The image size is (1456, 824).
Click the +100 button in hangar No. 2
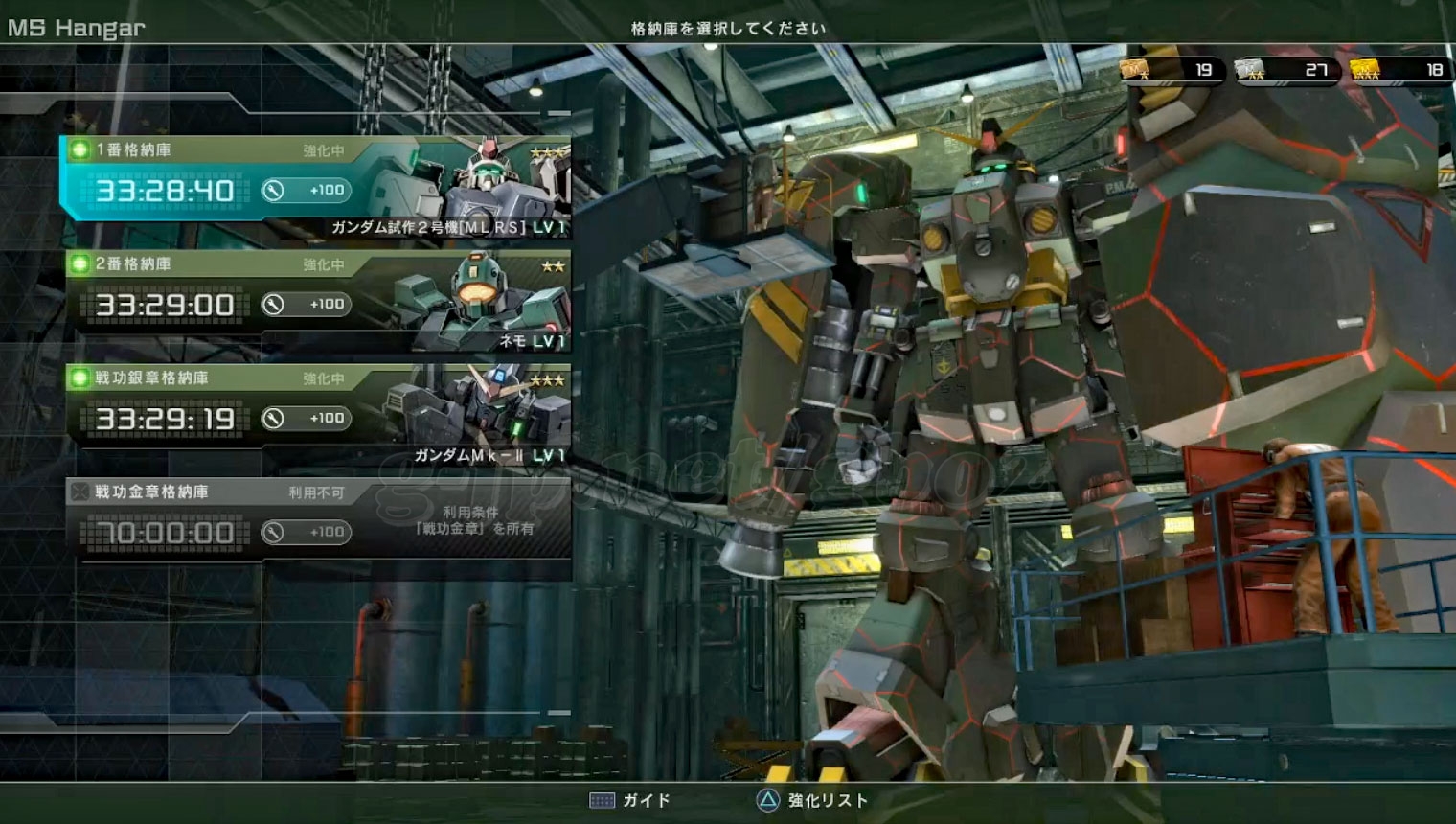point(307,305)
